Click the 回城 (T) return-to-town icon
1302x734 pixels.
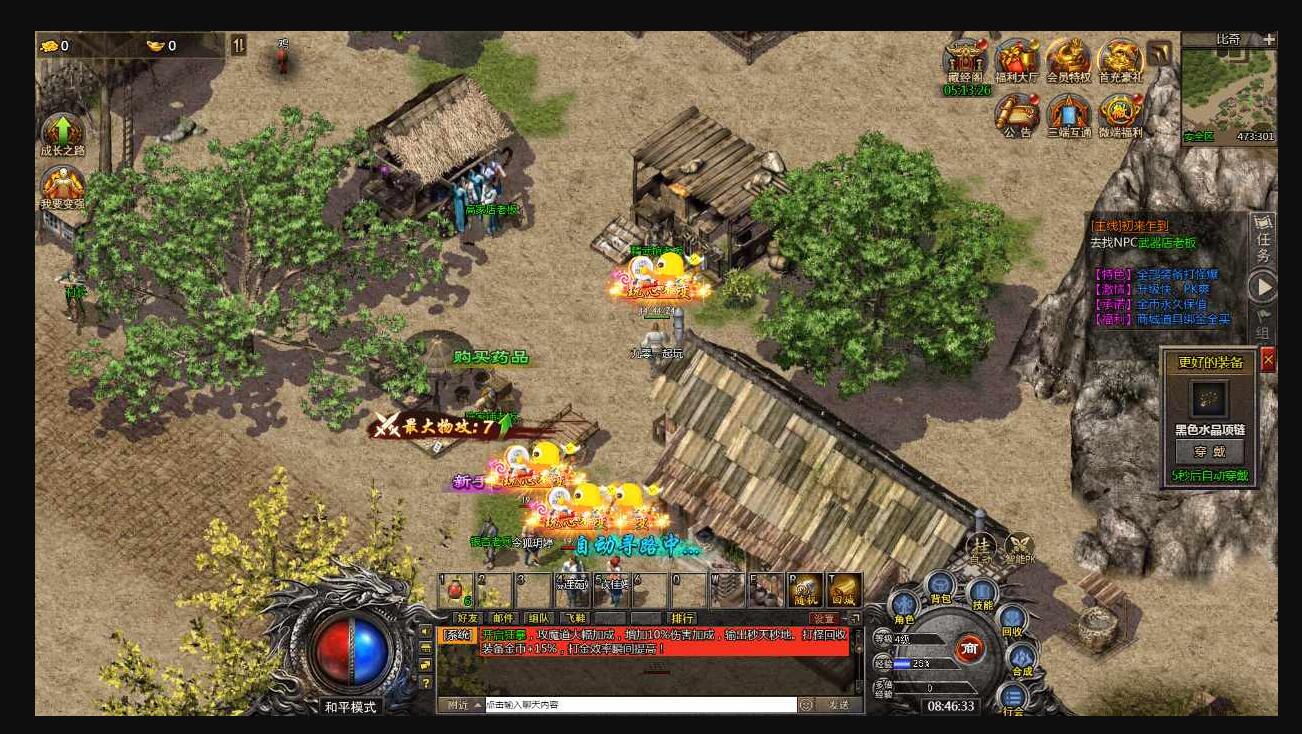point(843,589)
